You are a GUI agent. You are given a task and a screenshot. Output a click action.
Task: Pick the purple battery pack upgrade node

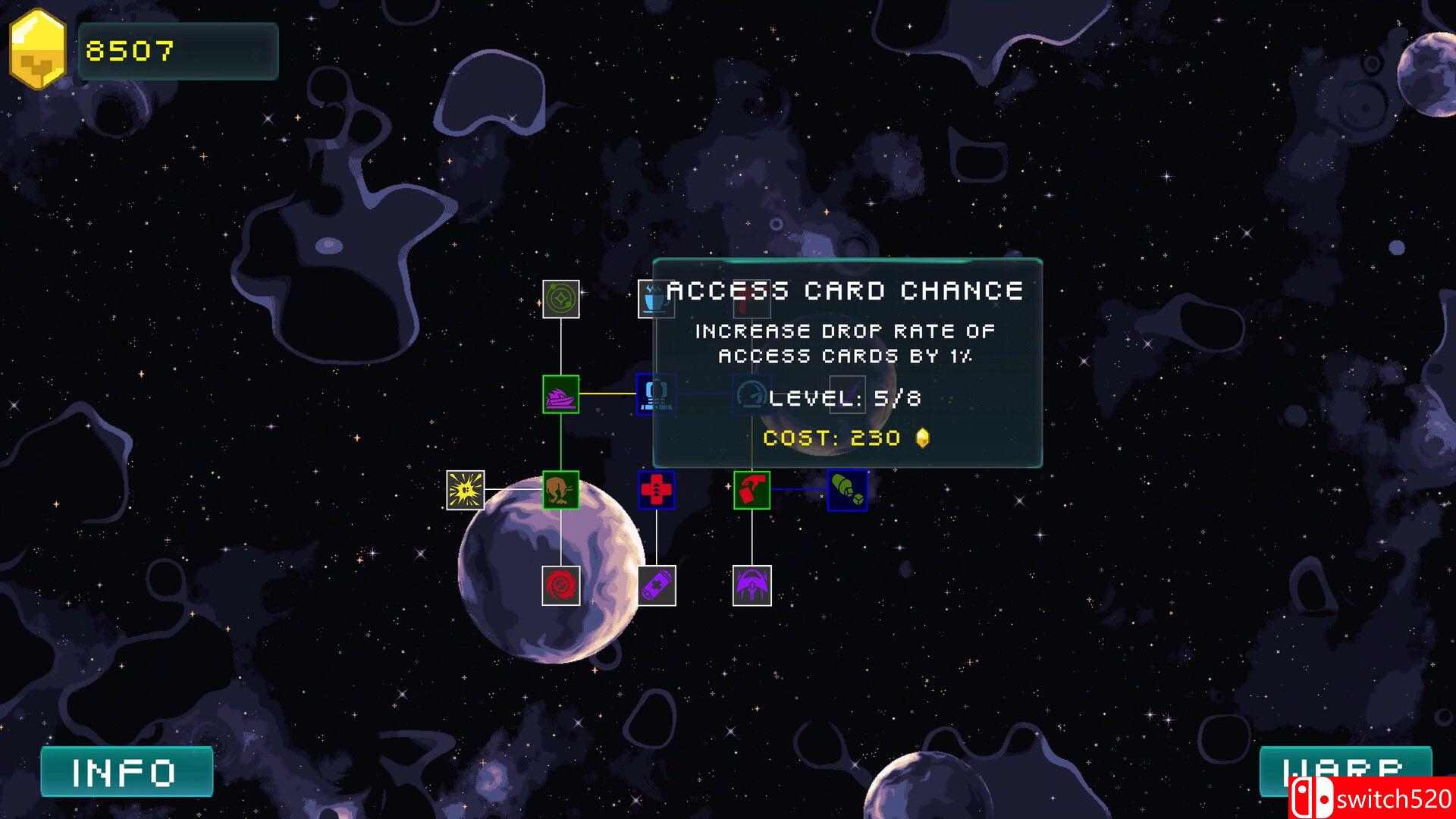(656, 585)
